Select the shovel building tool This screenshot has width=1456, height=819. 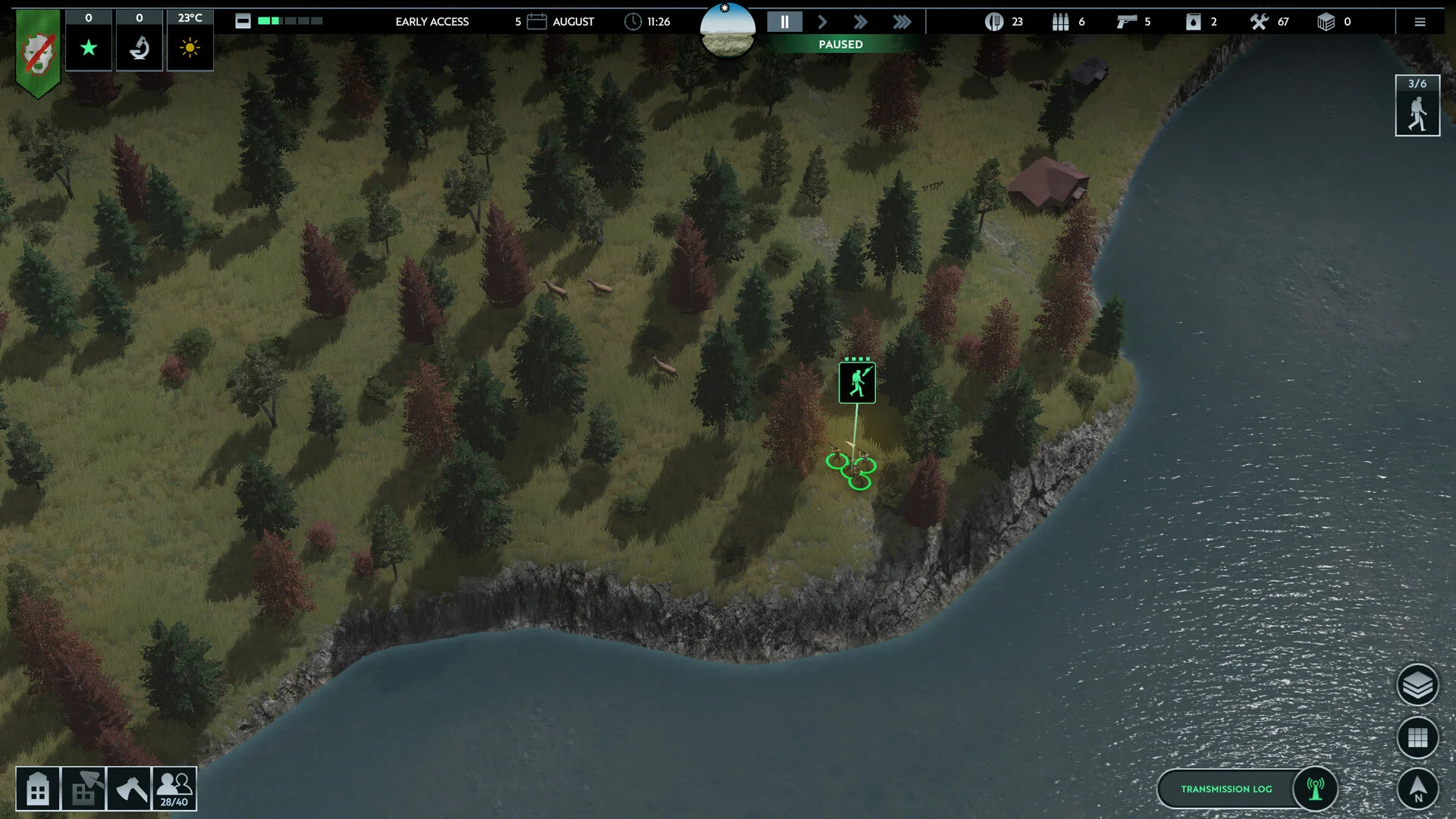tap(83, 789)
